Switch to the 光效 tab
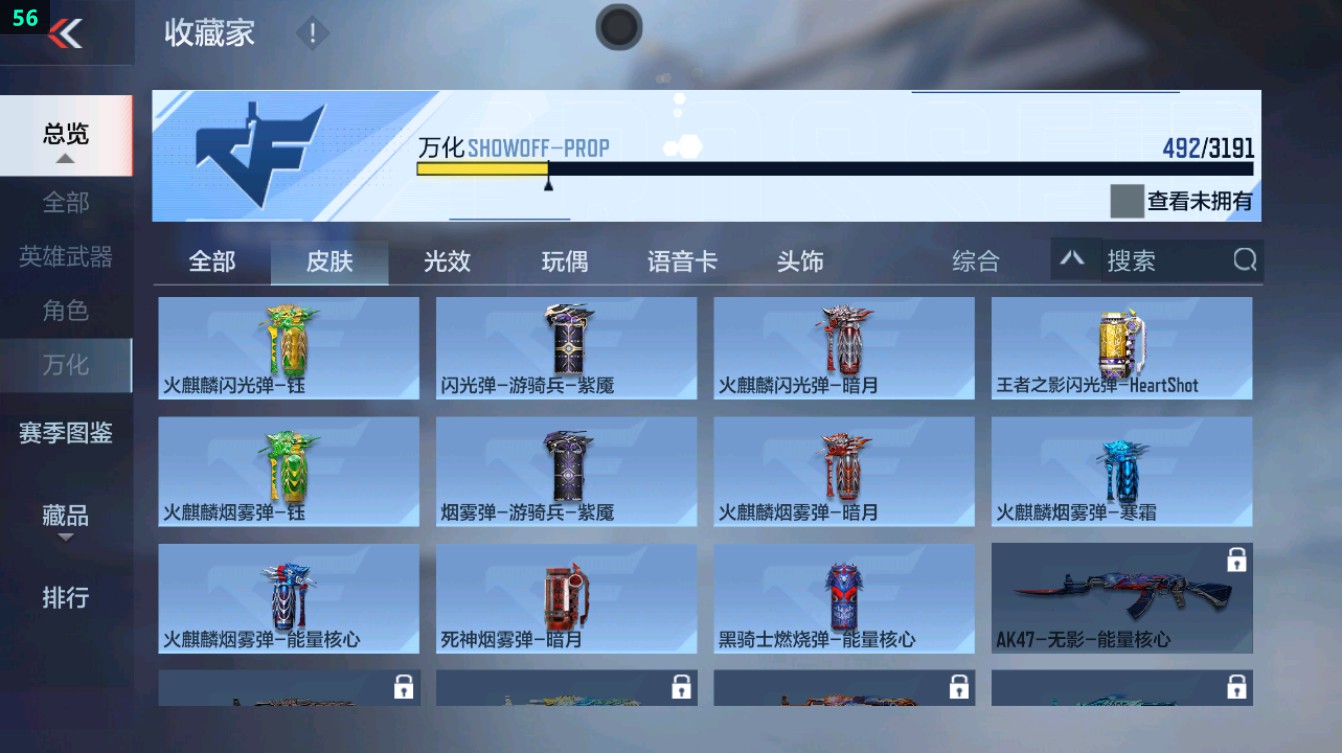The height and width of the screenshot is (753, 1342). click(x=448, y=261)
